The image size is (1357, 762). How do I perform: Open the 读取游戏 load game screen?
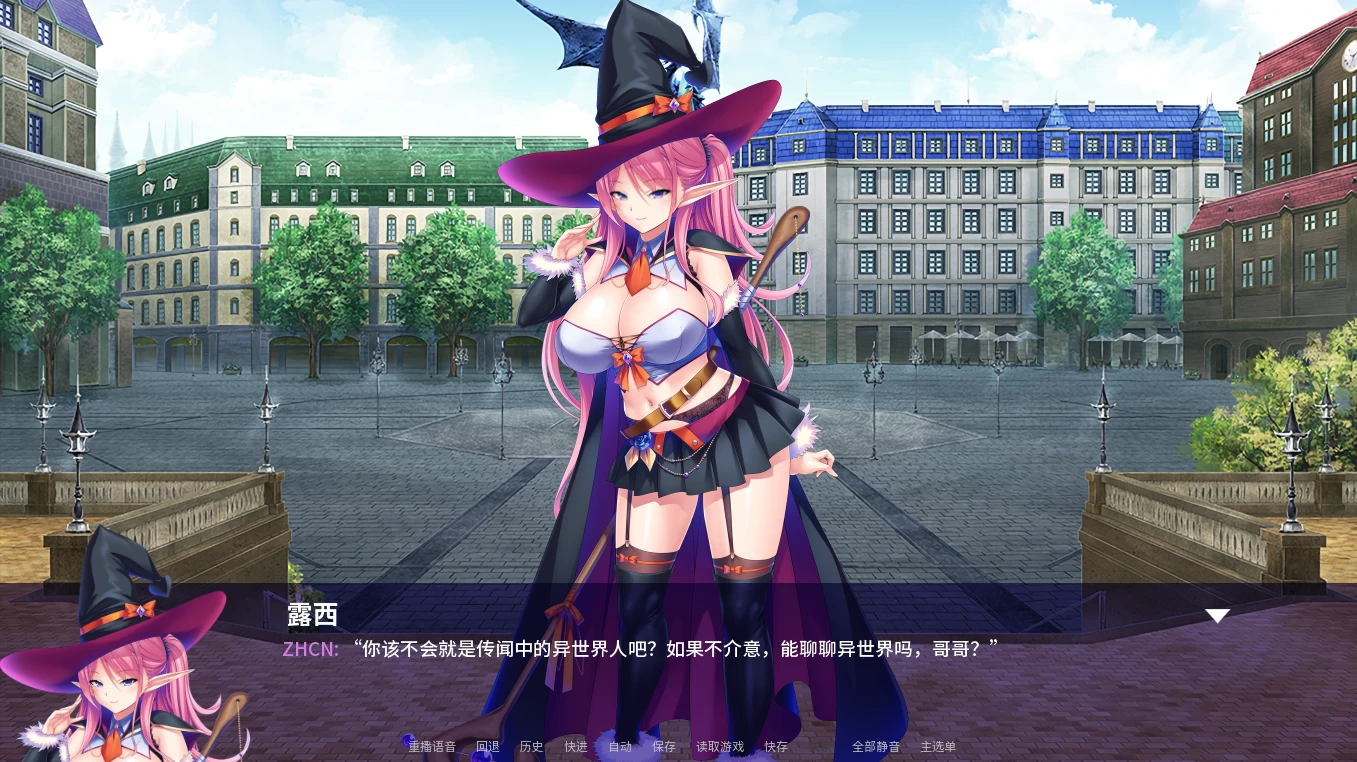pyautogui.click(x=720, y=747)
